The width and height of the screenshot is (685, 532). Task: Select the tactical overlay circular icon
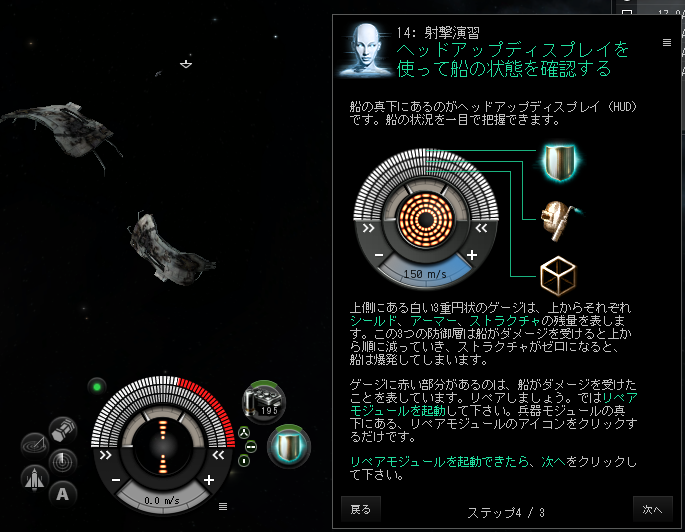point(33,446)
